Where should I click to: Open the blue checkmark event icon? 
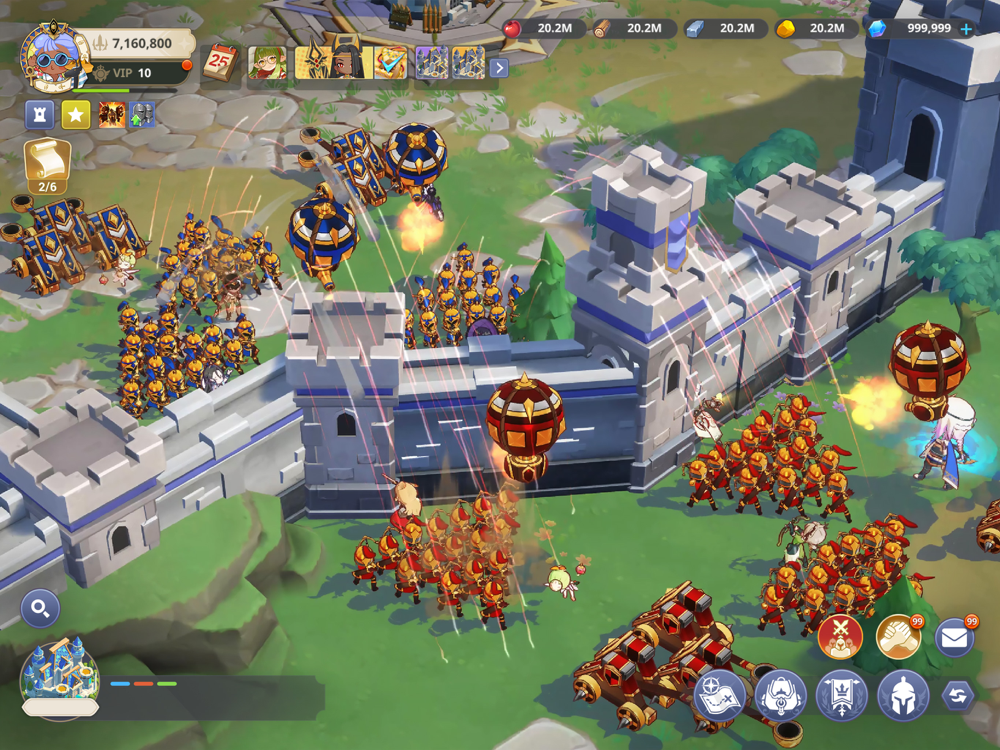click(x=391, y=63)
